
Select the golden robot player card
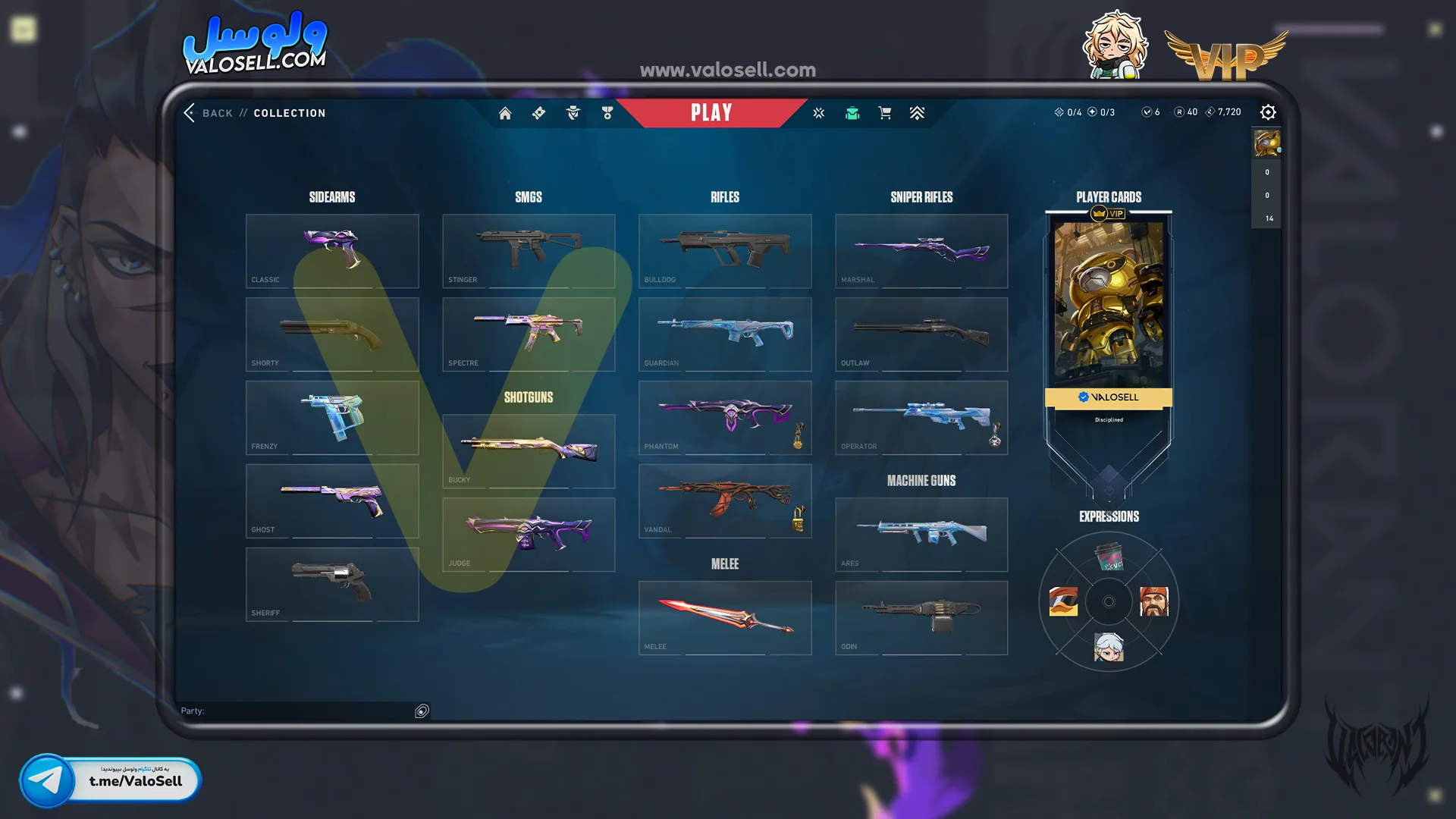[1109, 303]
